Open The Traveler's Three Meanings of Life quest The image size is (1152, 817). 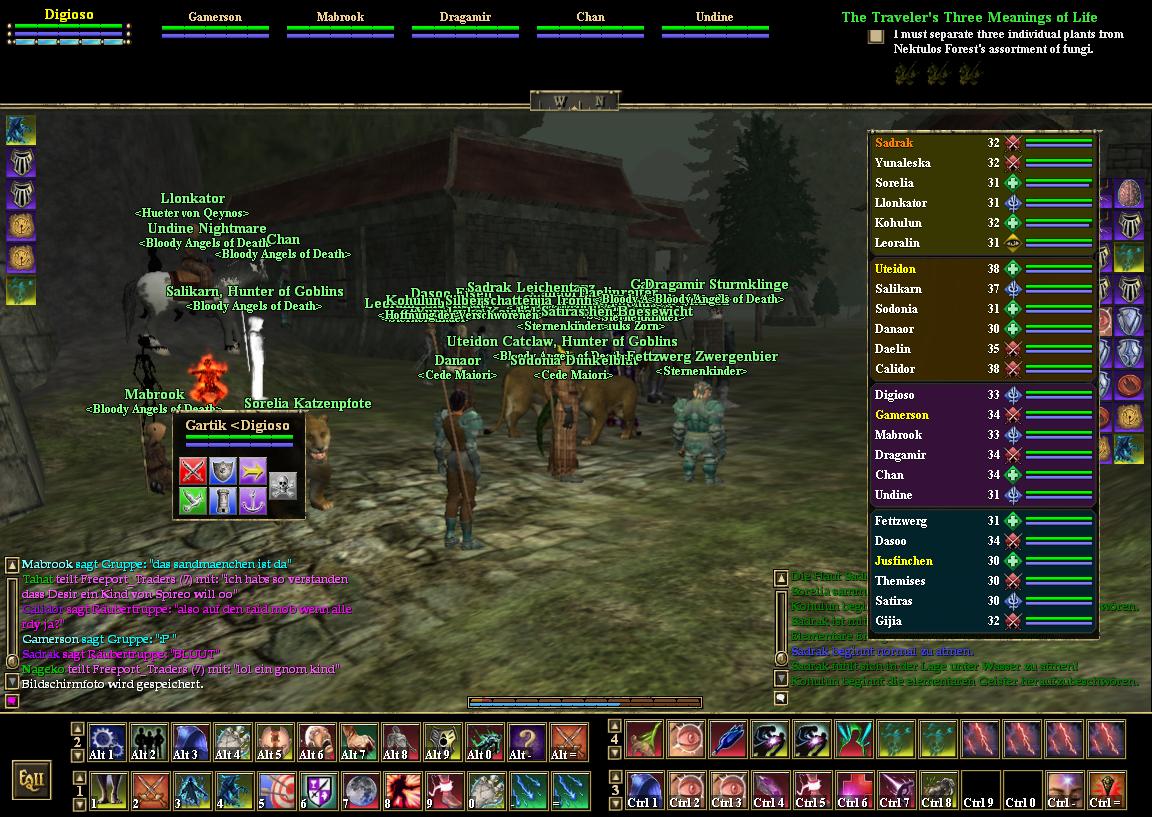click(x=968, y=17)
